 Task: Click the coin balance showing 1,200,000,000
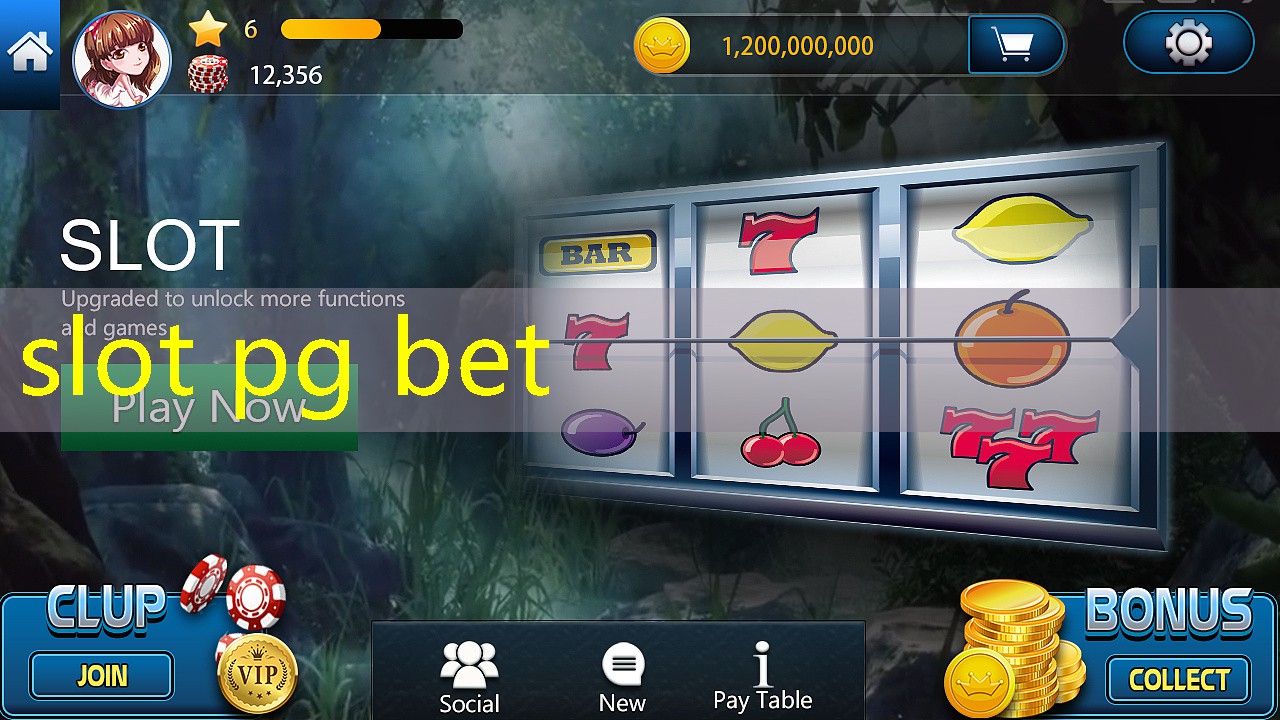(x=795, y=46)
